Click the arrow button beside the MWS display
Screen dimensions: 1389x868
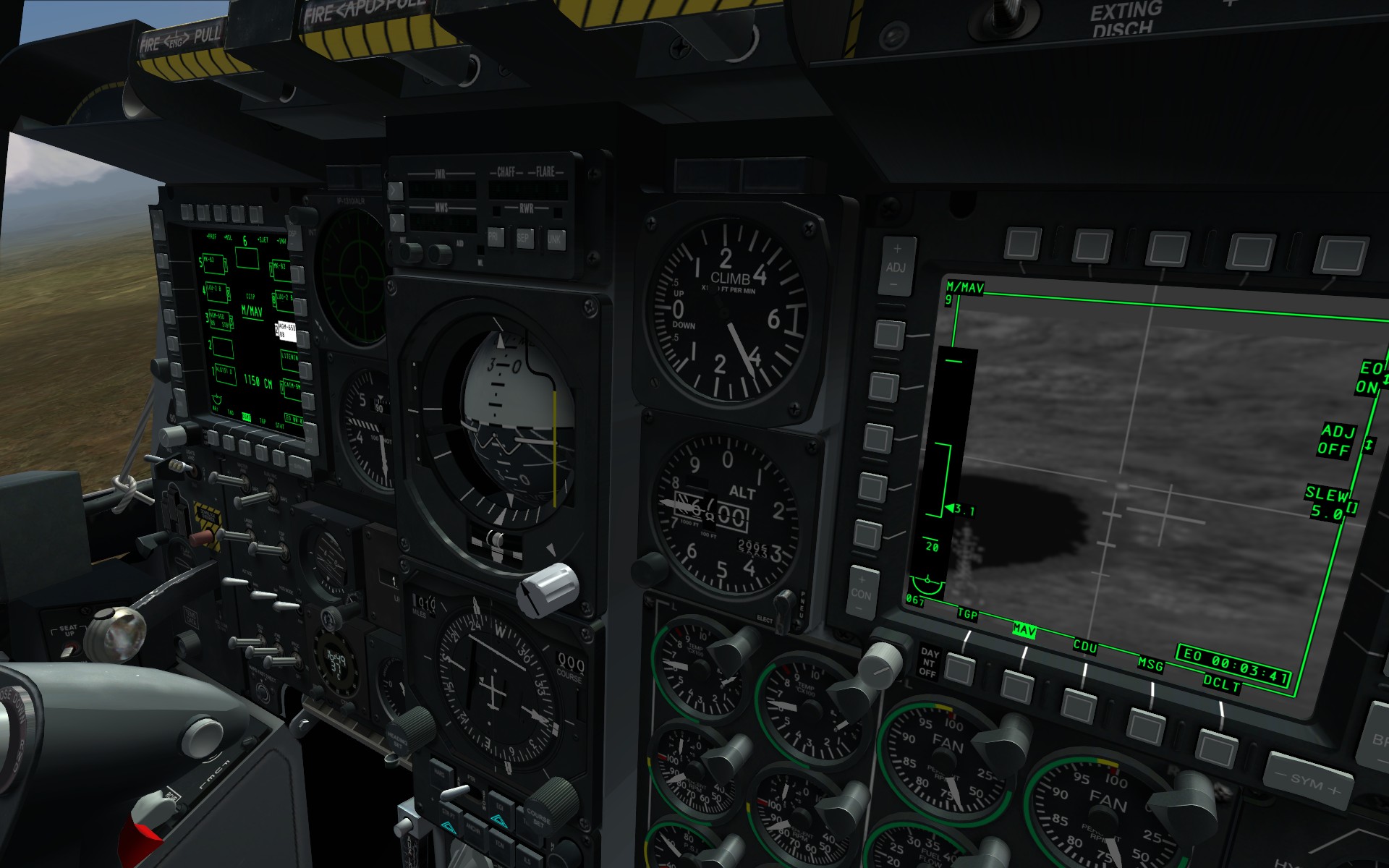396,221
